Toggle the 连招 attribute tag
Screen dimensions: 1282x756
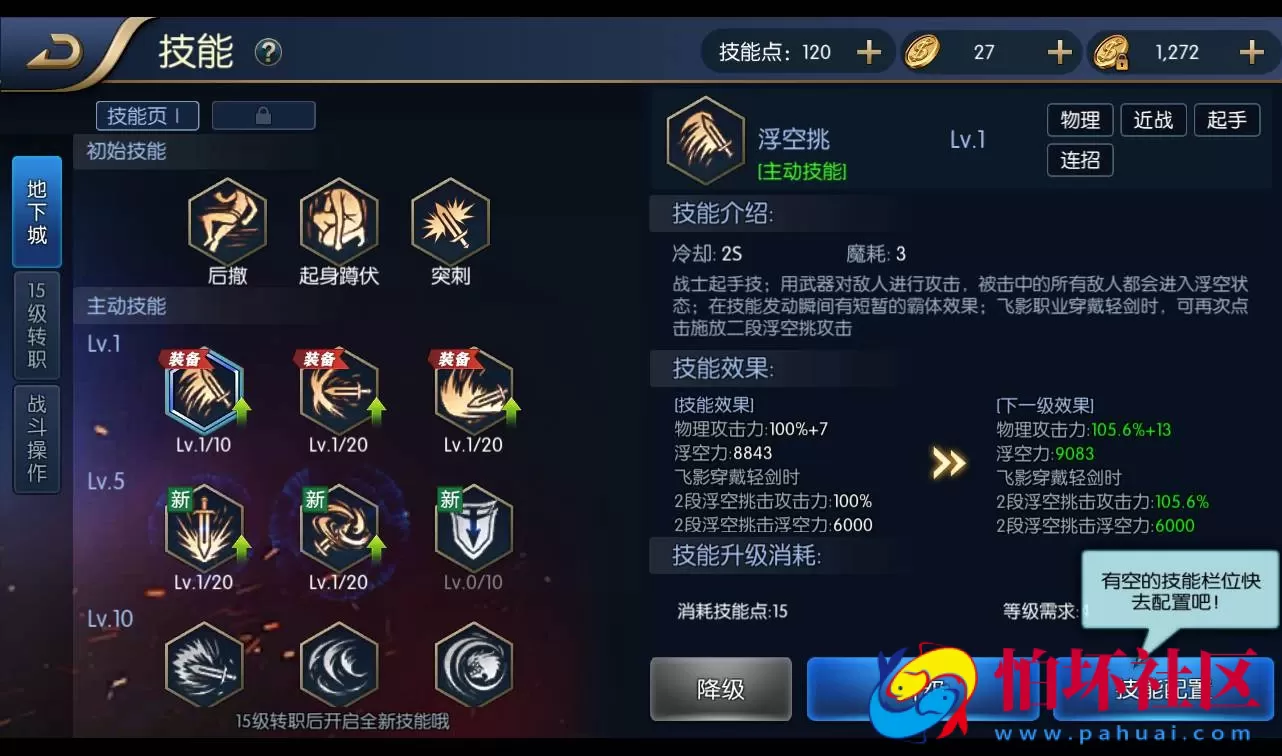[x=1080, y=160]
